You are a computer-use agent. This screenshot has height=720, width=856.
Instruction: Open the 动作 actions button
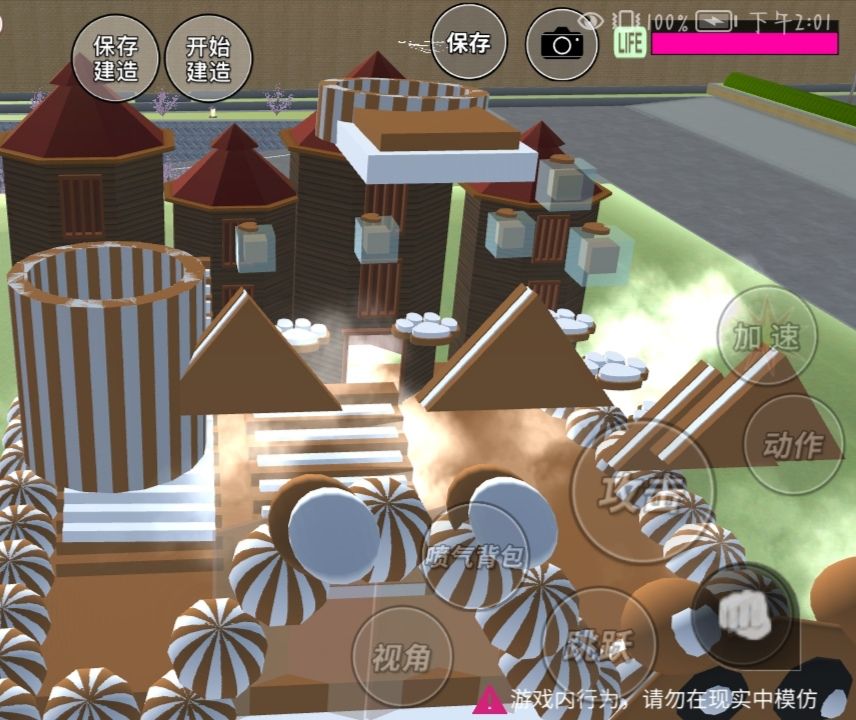pyautogui.click(x=794, y=445)
